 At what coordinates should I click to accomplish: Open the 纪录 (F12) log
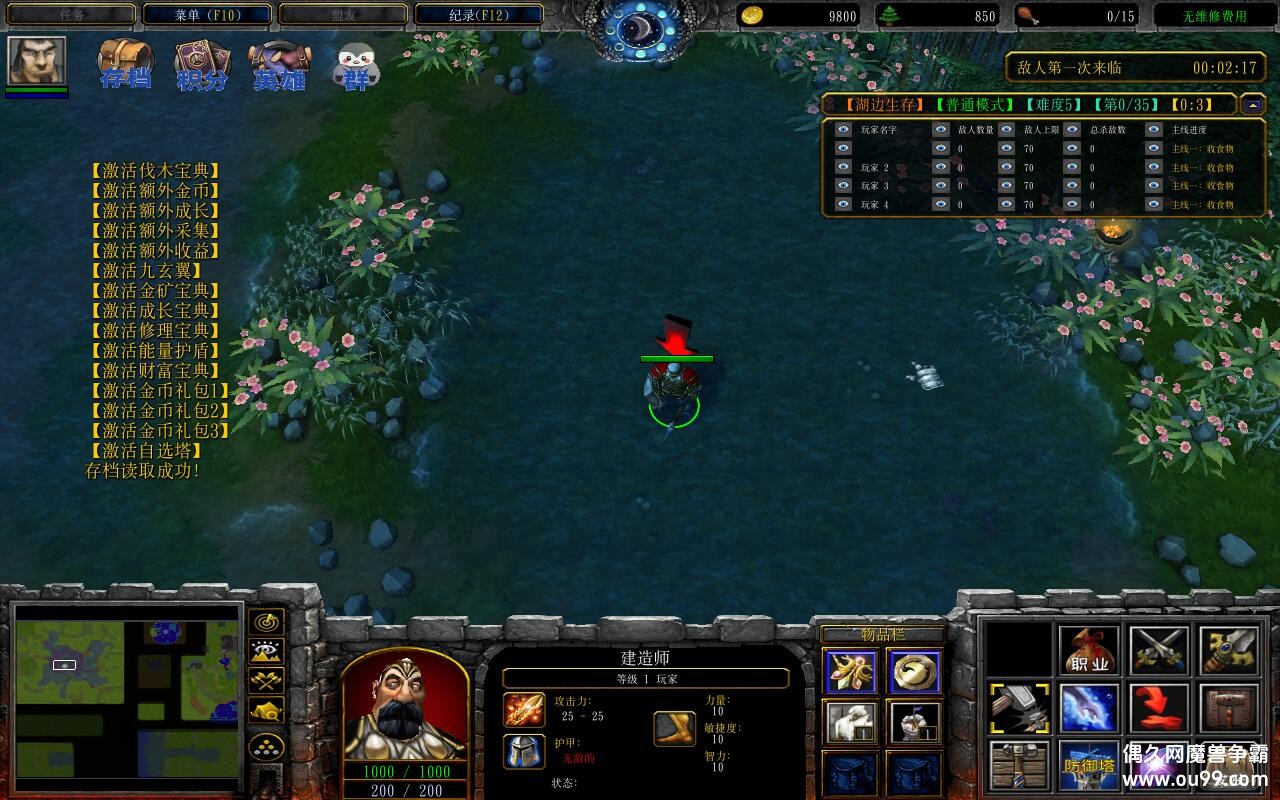coord(479,15)
